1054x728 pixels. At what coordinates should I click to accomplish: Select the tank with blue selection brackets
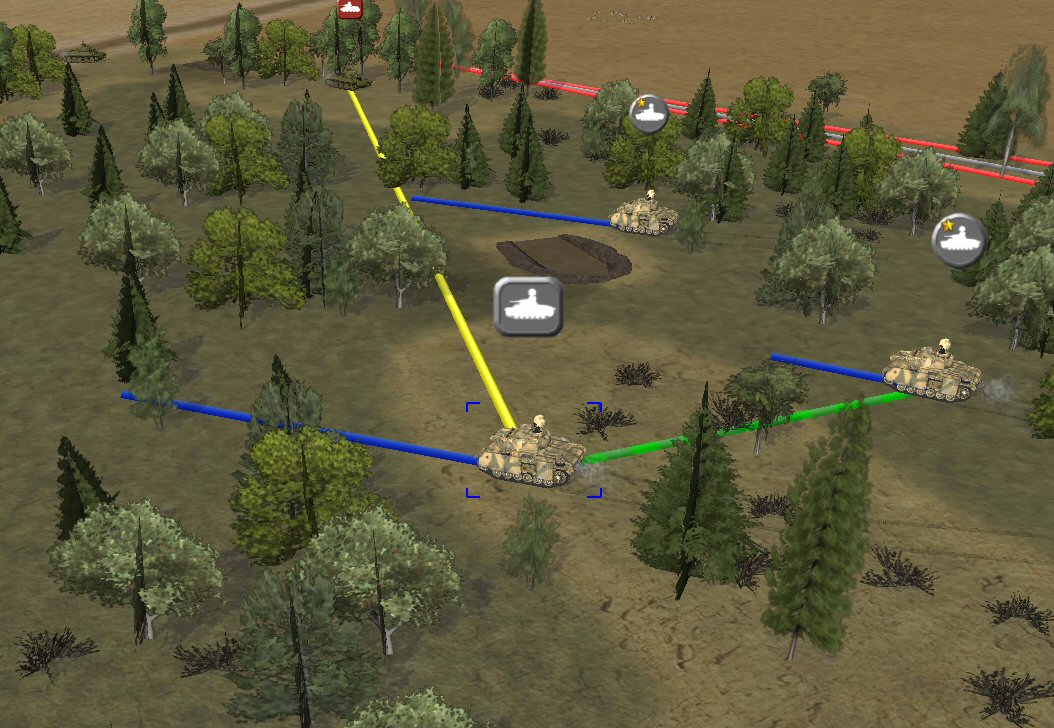click(532, 454)
